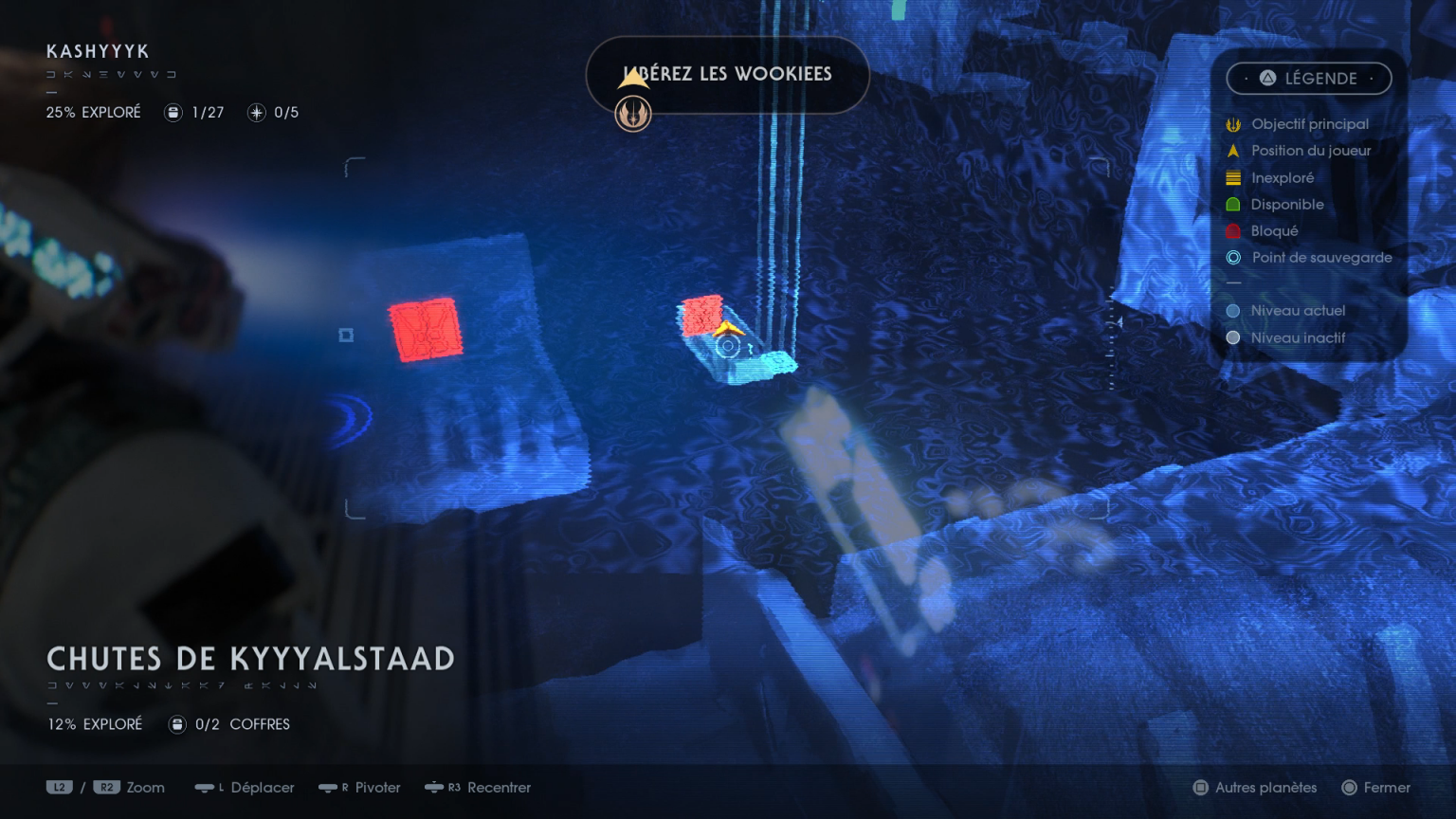The width and height of the screenshot is (1456, 819).
Task: Click the green Disponible legend icon
Action: pos(1233,204)
